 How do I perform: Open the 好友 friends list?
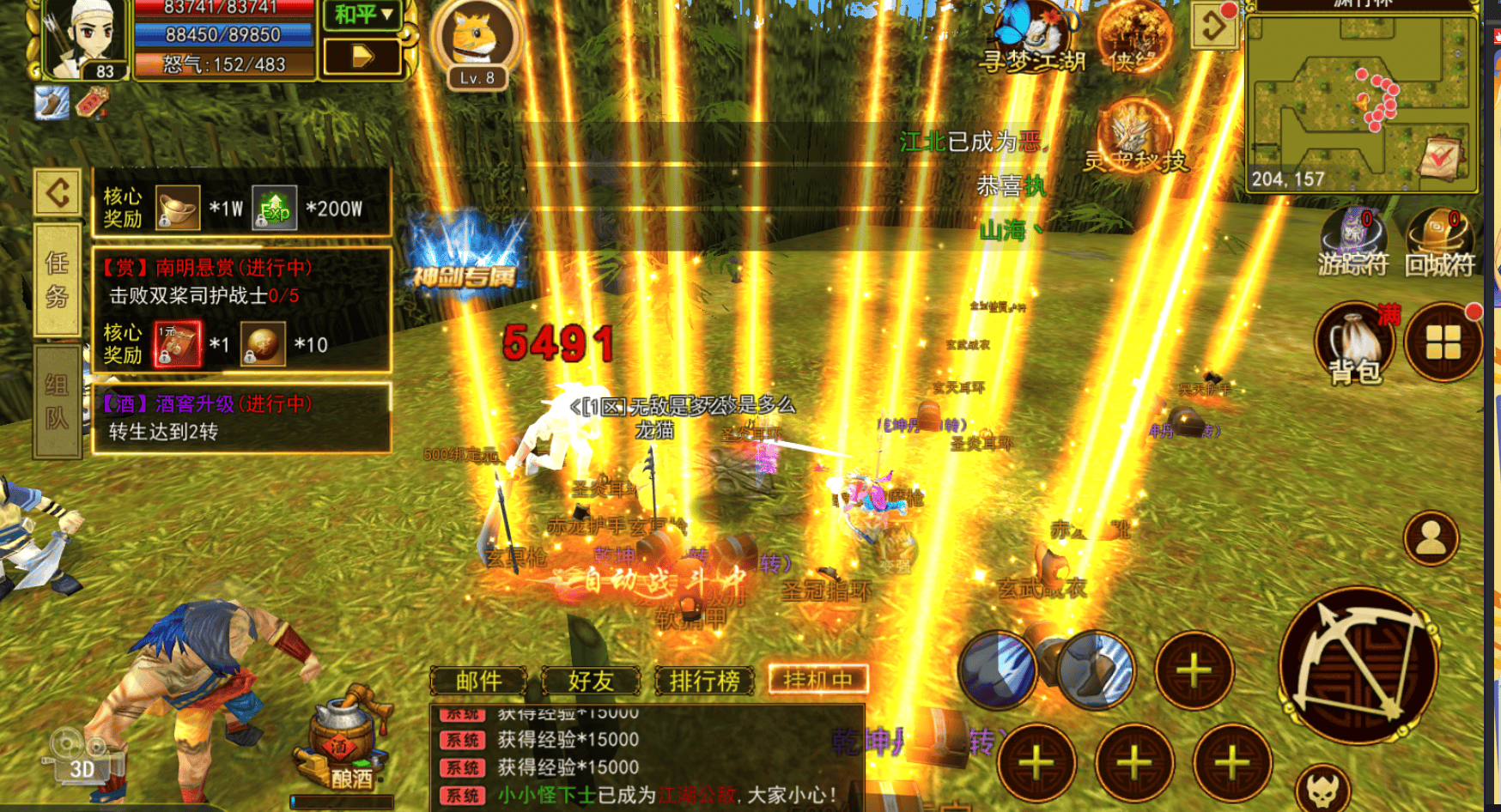tap(591, 681)
